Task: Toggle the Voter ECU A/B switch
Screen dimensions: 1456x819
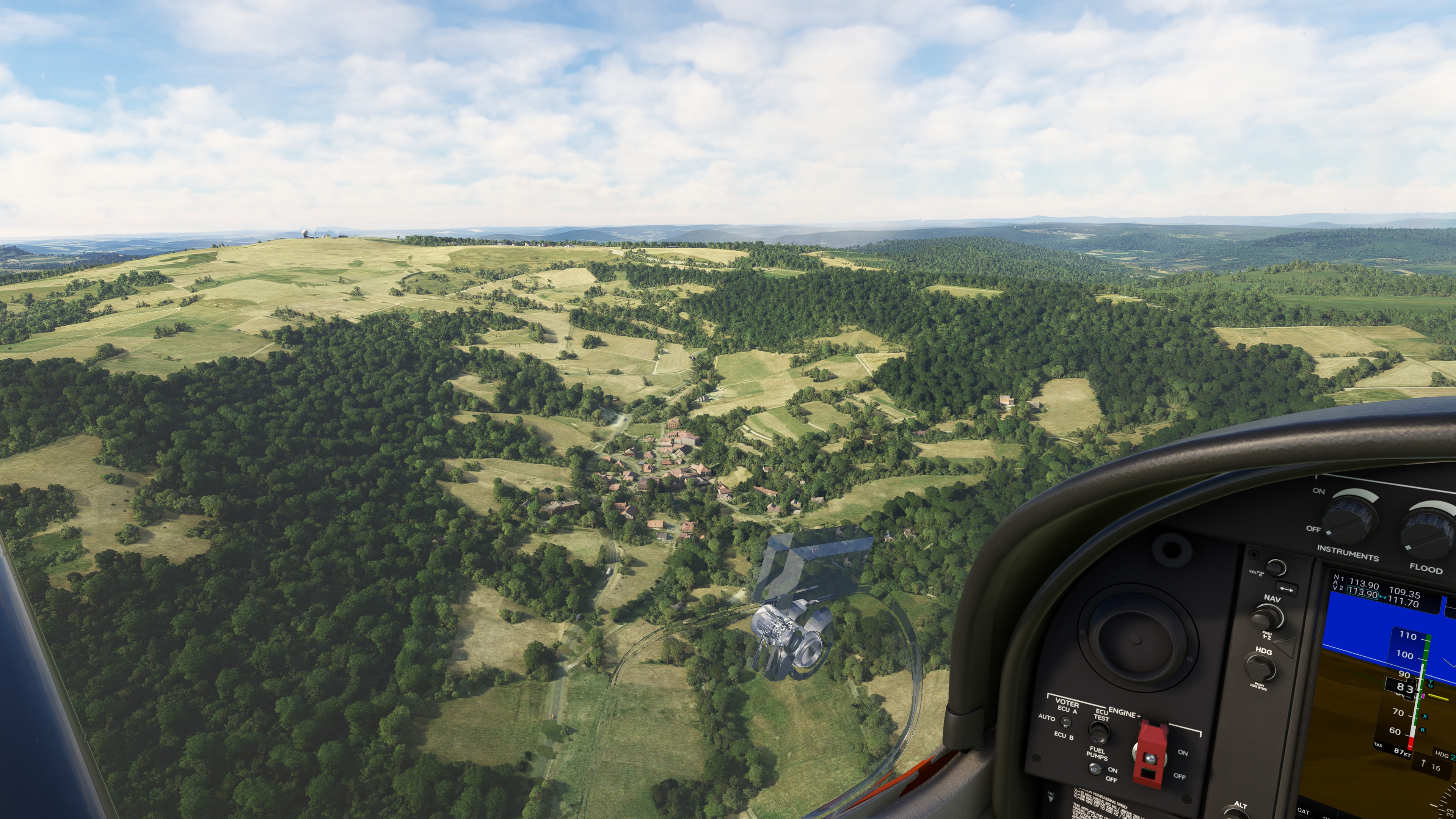Action: [1065, 722]
